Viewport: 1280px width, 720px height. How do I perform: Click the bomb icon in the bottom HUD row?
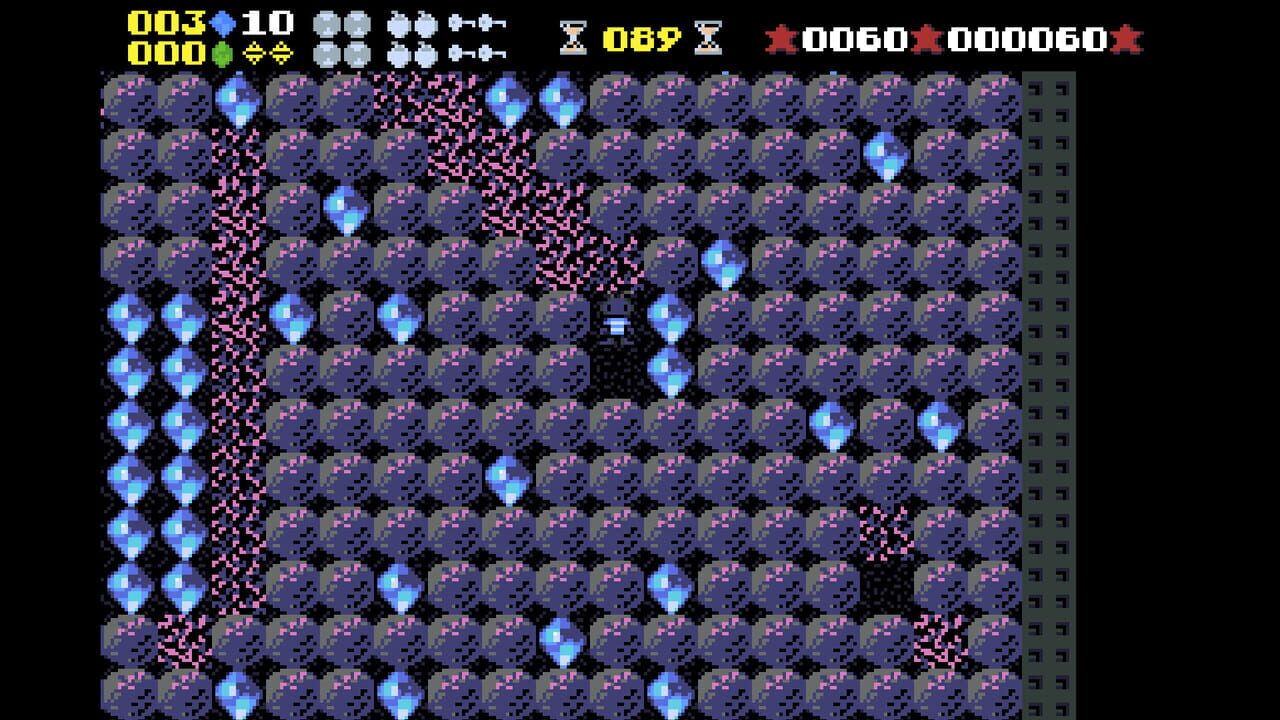pos(400,52)
